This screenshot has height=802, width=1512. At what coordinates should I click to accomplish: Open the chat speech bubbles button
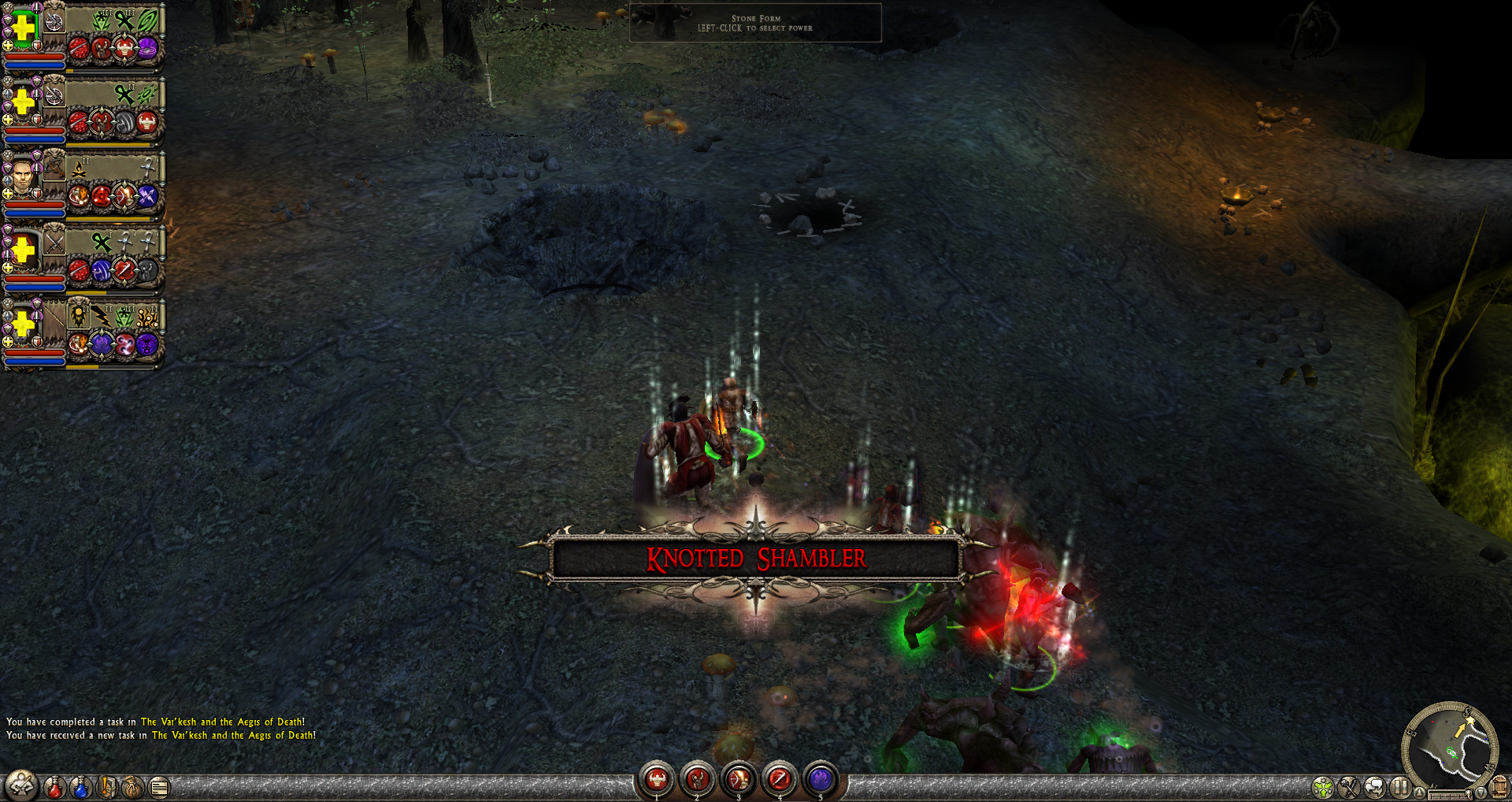(1375, 786)
